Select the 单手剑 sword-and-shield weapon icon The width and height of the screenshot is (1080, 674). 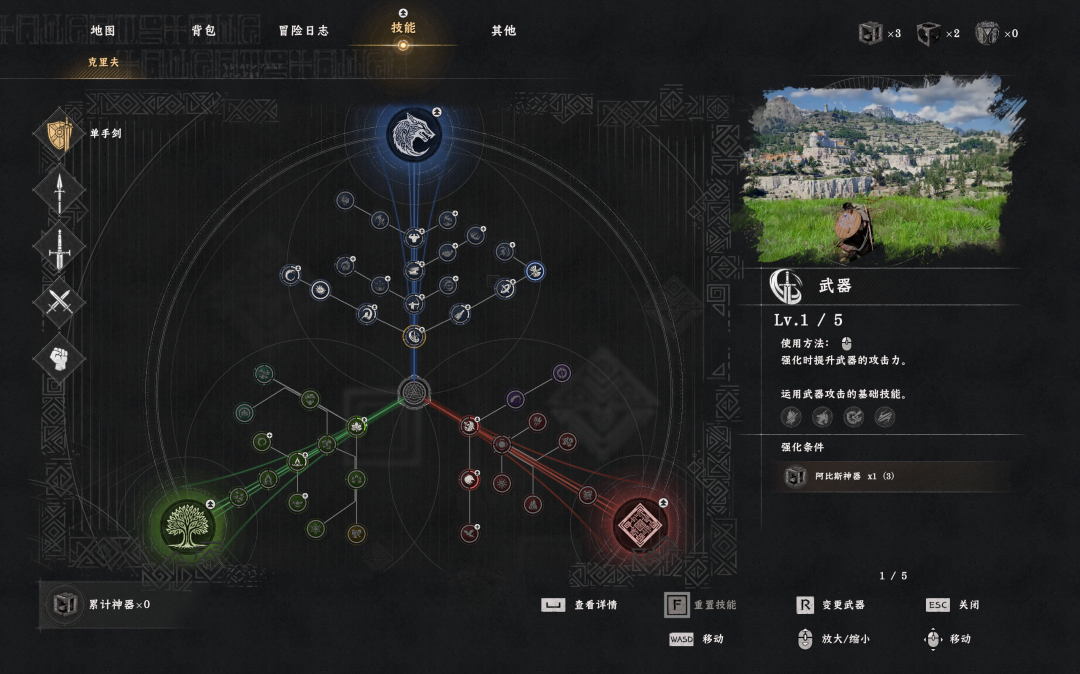click(x=60, y=134)
